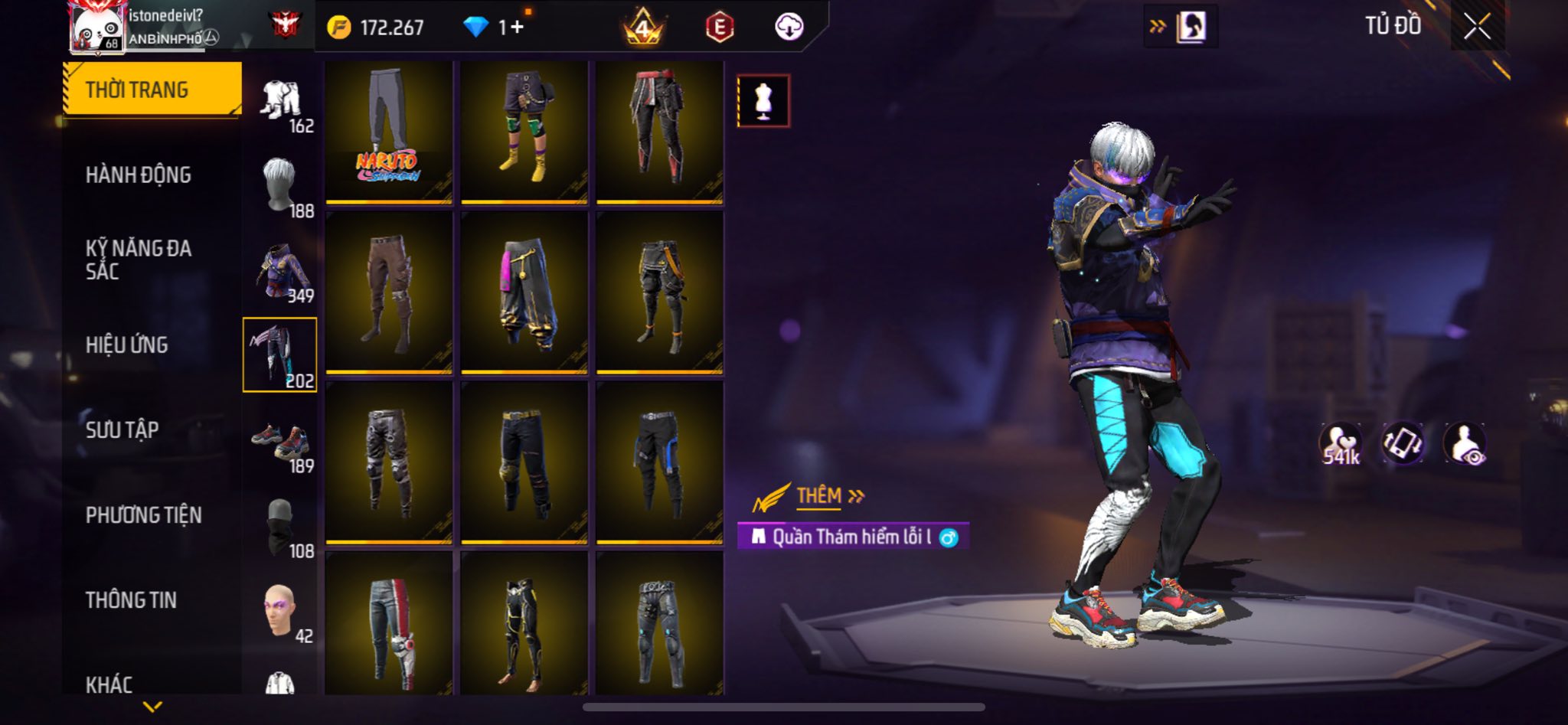Open the cloud download icon
Image resolution: width=1568 pixels, height=725 pixels.
click(789, 28)
